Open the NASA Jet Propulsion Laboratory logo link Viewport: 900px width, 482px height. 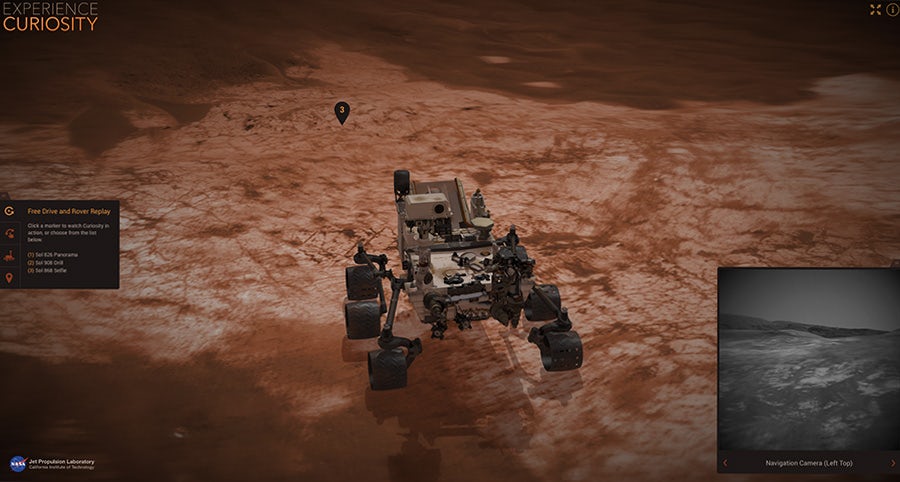50,464
